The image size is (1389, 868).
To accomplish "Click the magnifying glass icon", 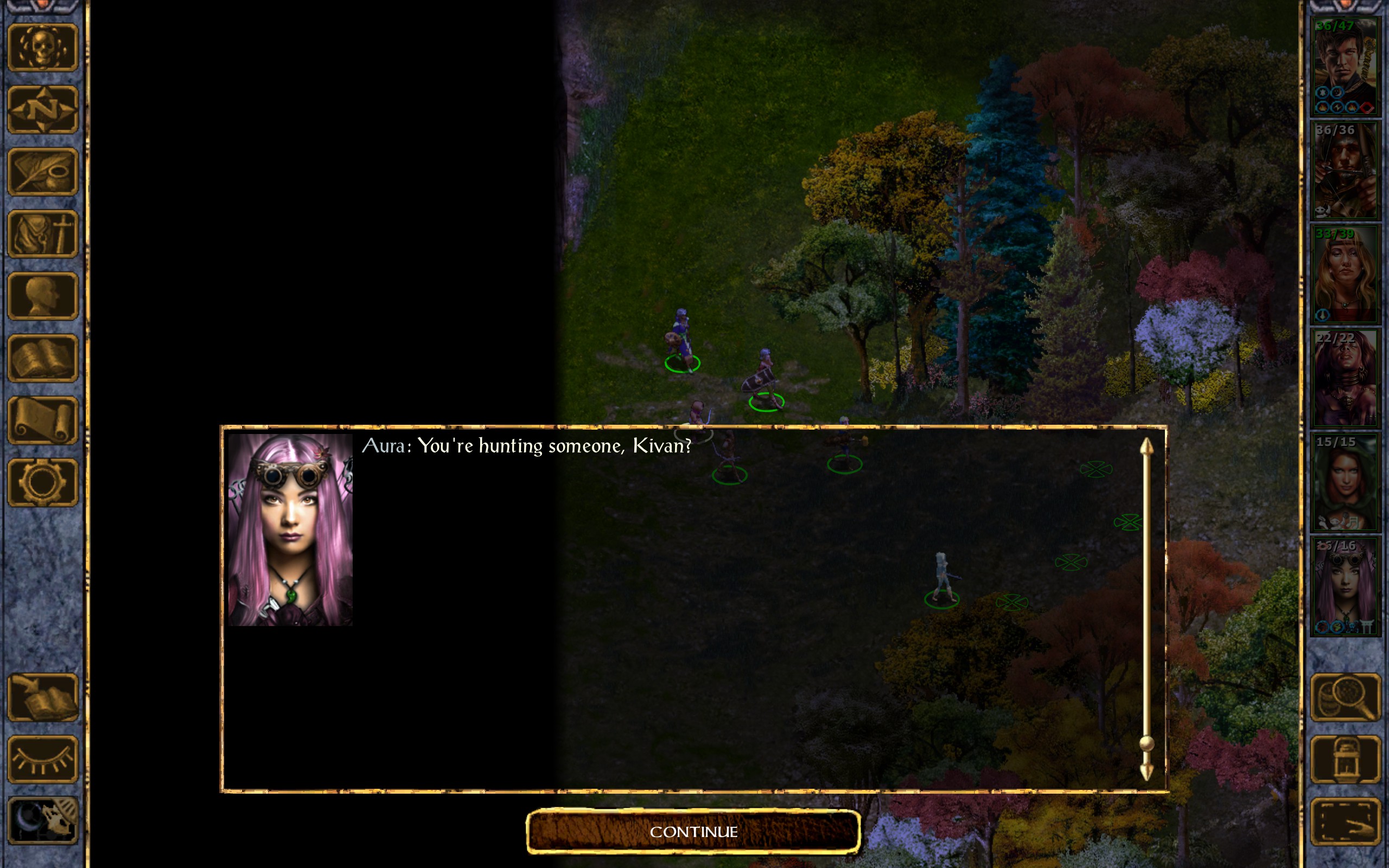I will pos(1345,698).
